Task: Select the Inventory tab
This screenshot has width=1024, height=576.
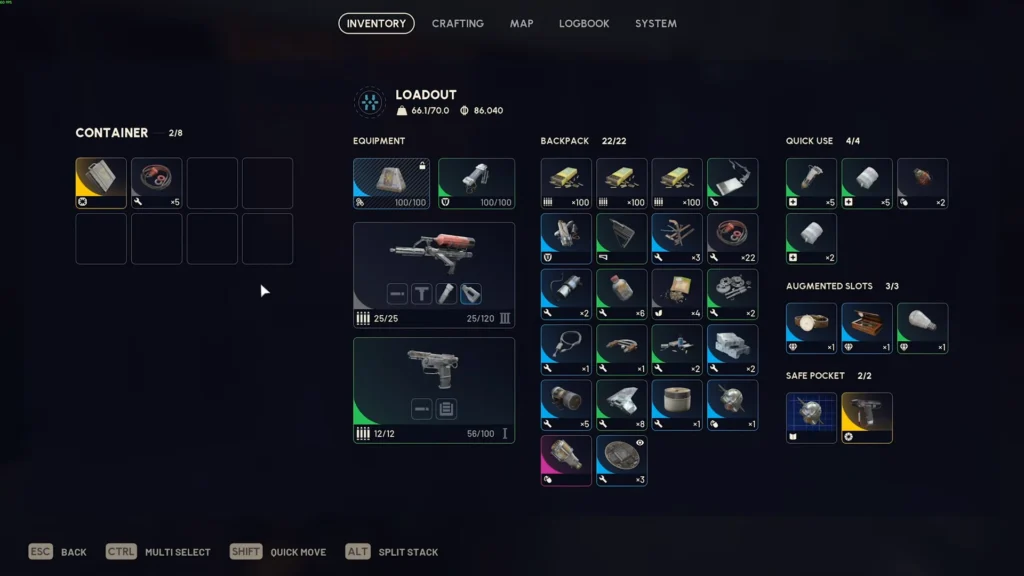Action: (376, 23)
